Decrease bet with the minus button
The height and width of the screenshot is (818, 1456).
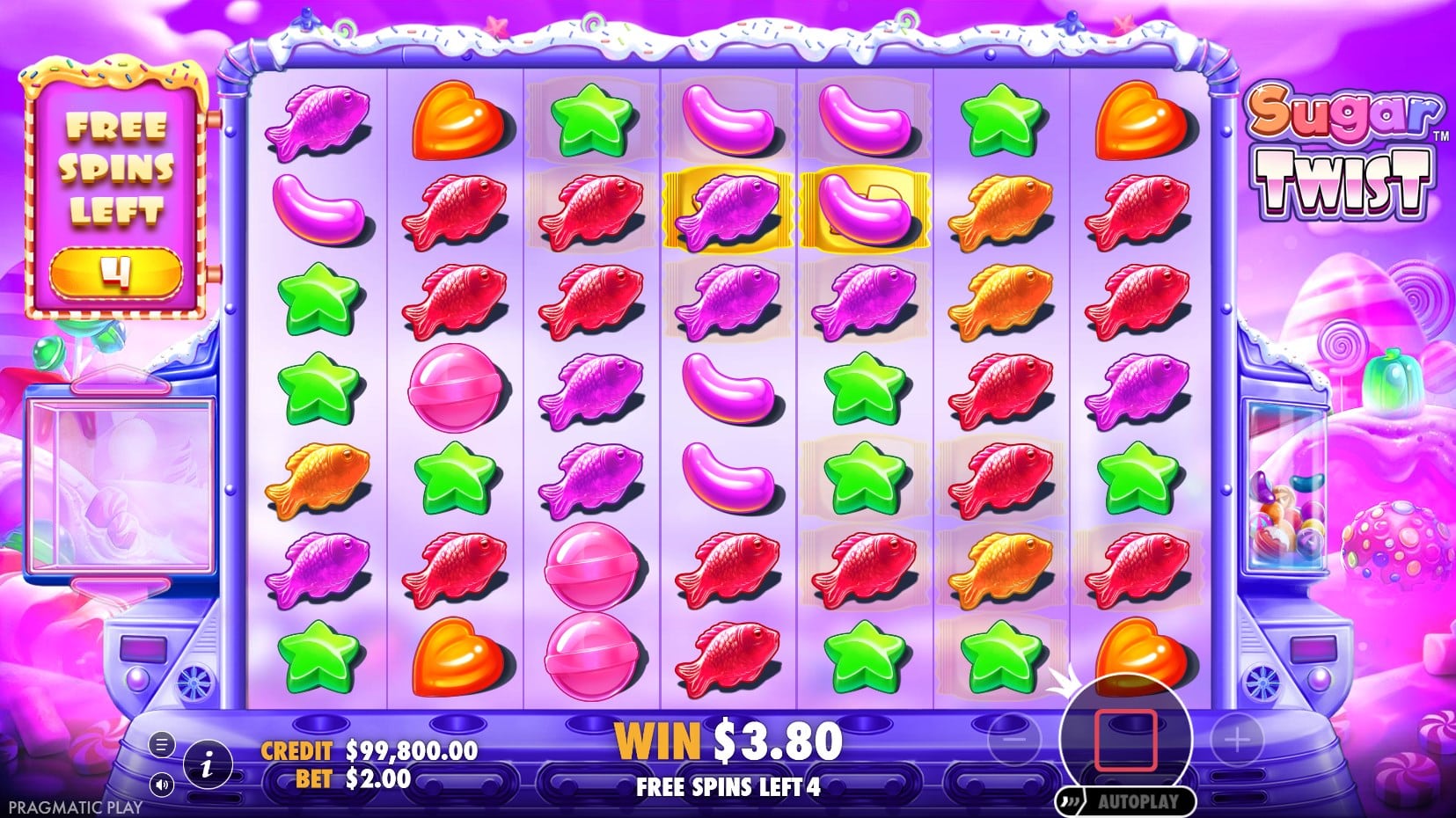click(1014, 740)
